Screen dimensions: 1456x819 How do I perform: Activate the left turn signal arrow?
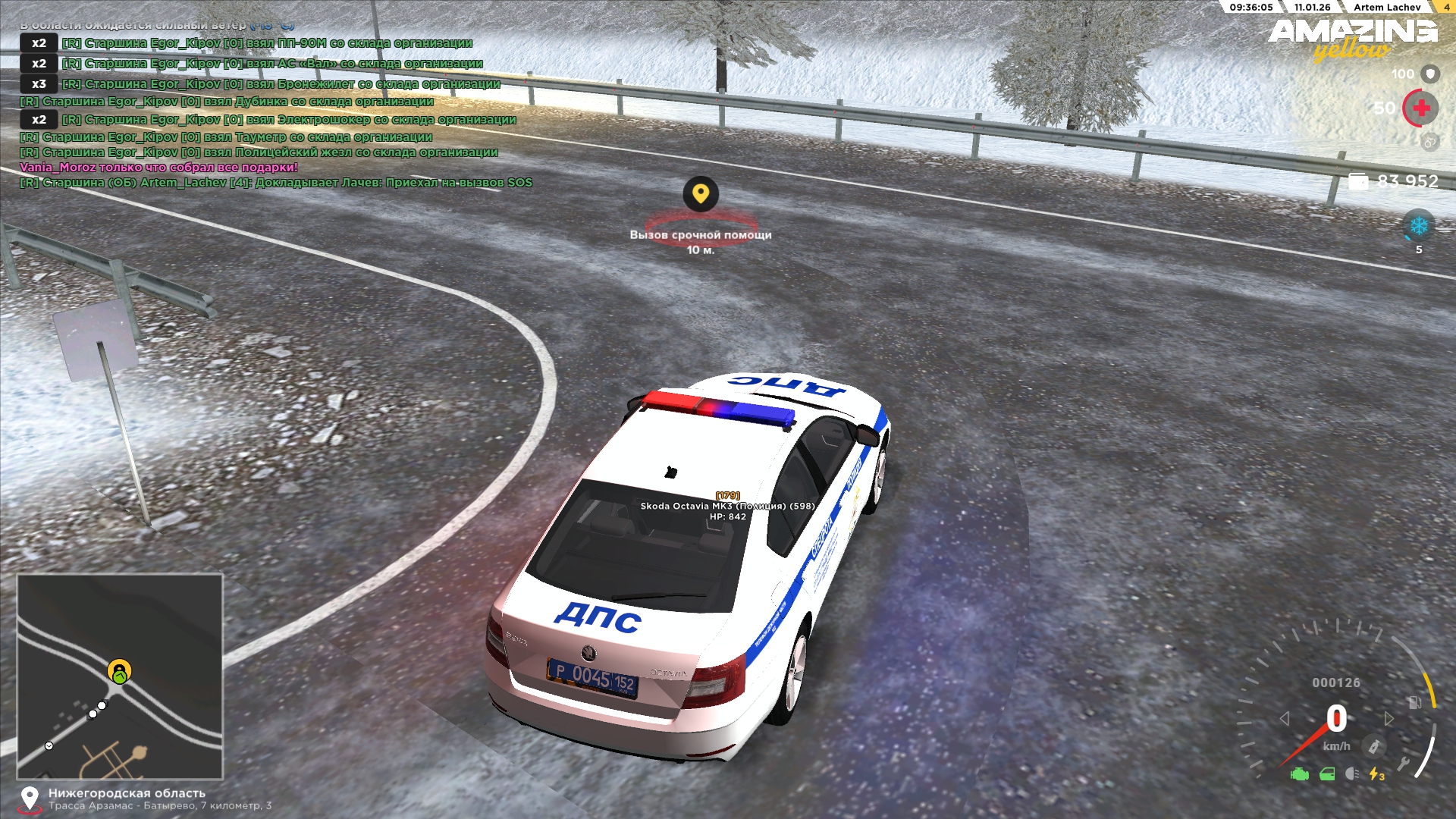pyautogui.click(x=1285, y=718)
